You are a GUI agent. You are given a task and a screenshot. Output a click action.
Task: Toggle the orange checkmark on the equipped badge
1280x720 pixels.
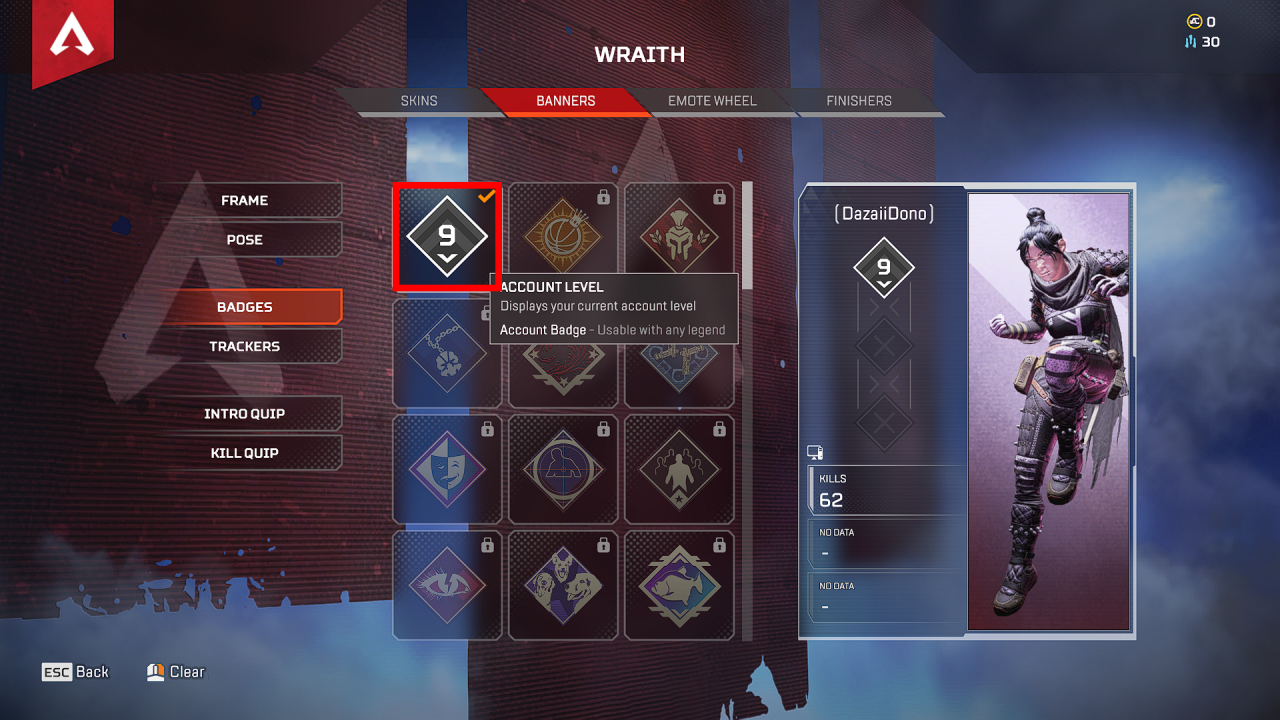point(484,197)
